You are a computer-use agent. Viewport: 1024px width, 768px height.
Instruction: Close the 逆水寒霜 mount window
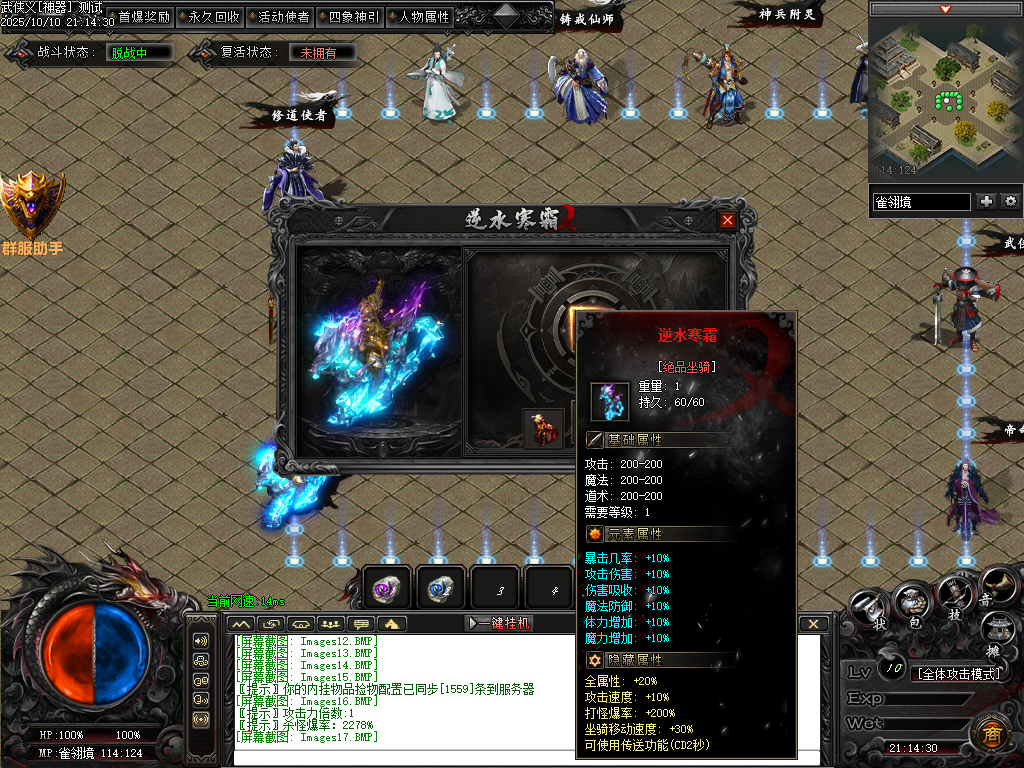coord(728,220)
